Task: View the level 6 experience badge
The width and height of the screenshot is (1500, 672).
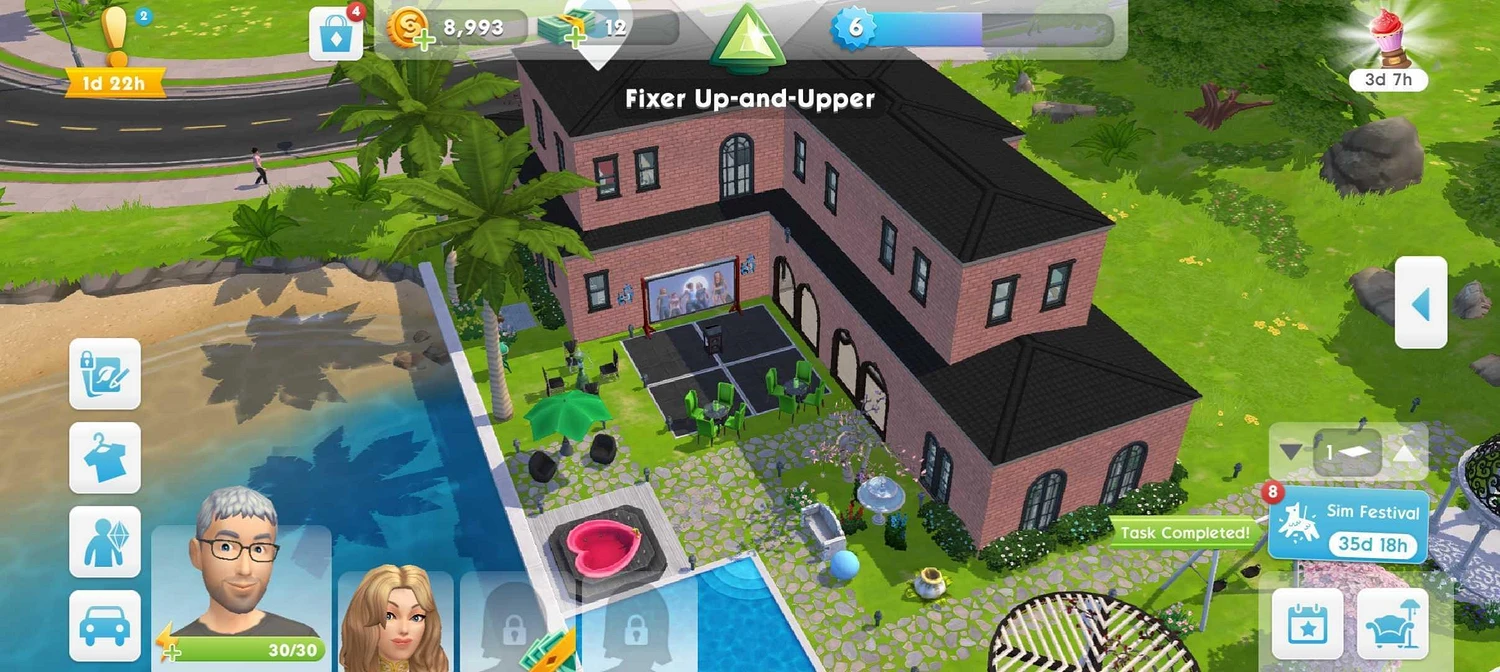Action: [x=855, y=27]
